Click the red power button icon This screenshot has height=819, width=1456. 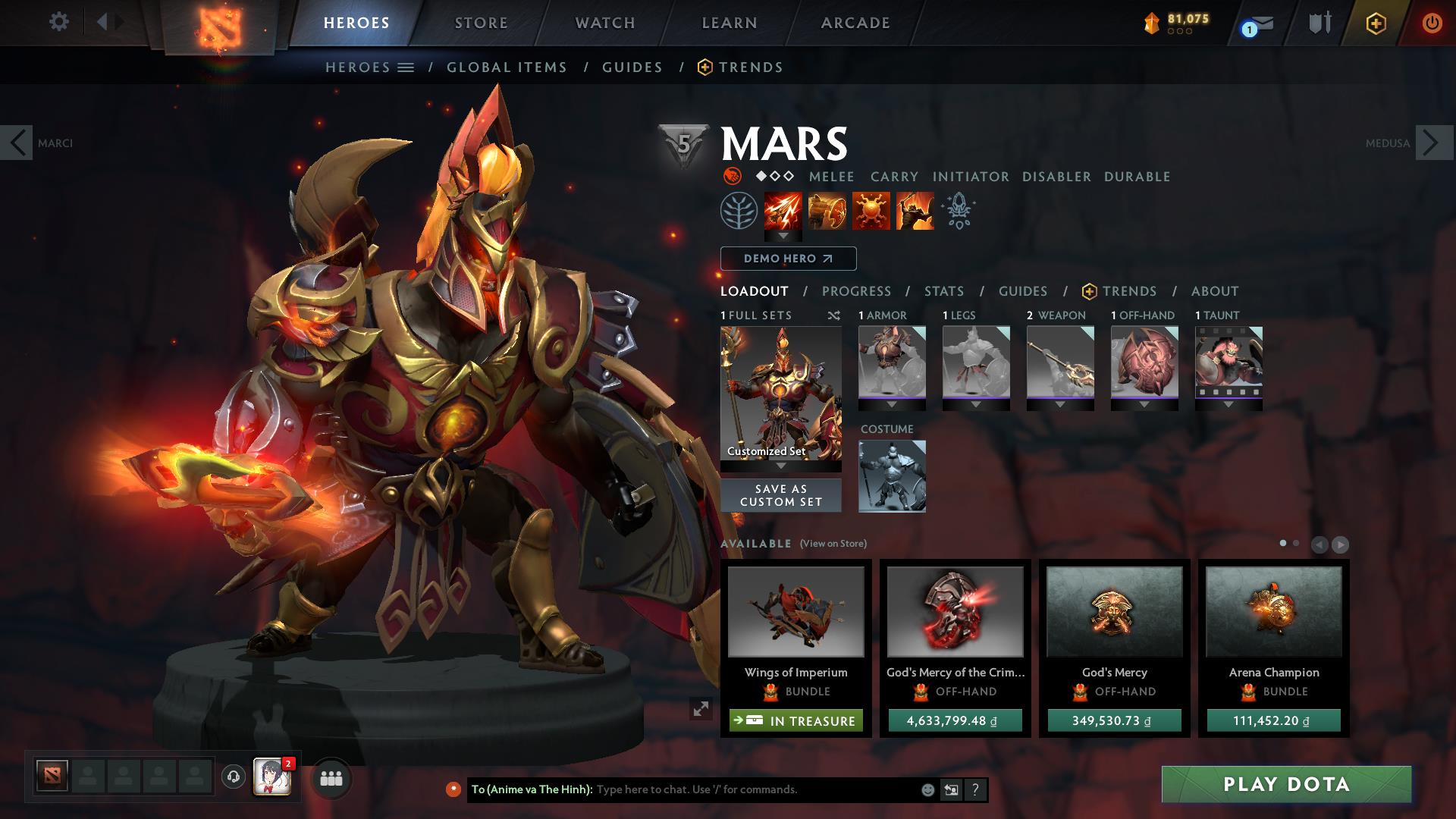coord(1432,22)
